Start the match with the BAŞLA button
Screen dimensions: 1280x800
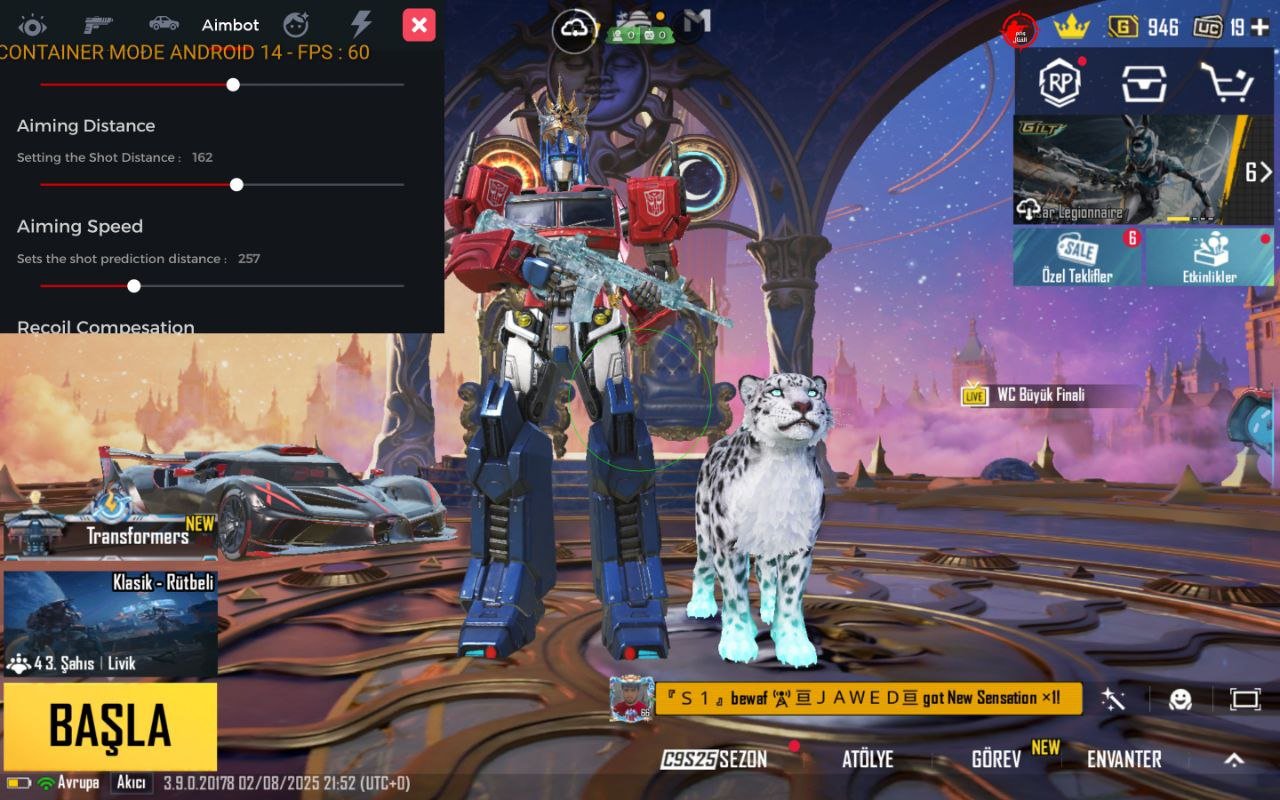pyautogui.click(x=110, y=727)
